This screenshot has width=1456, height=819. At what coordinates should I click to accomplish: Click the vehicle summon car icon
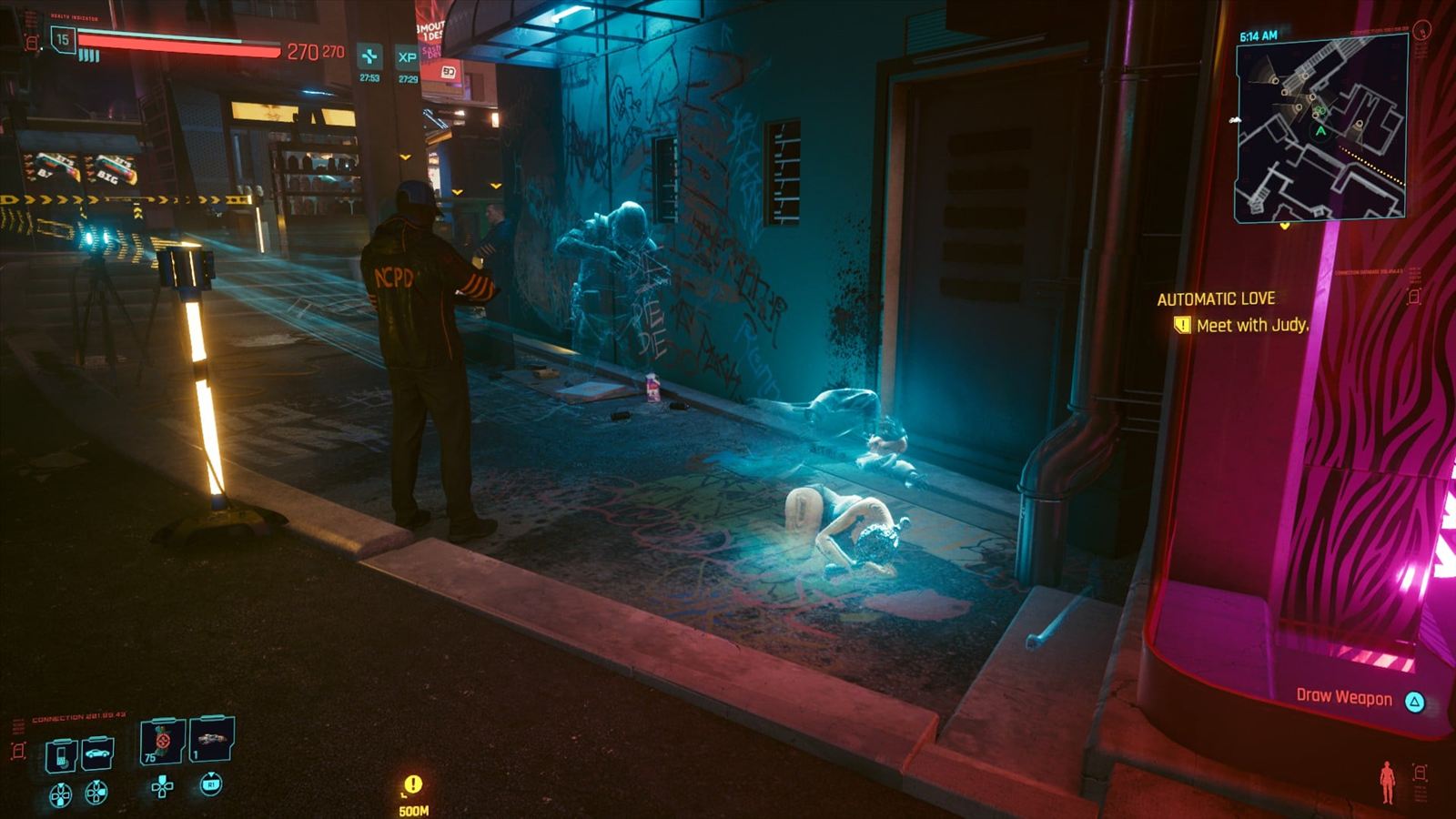click(x=97, y=752)
